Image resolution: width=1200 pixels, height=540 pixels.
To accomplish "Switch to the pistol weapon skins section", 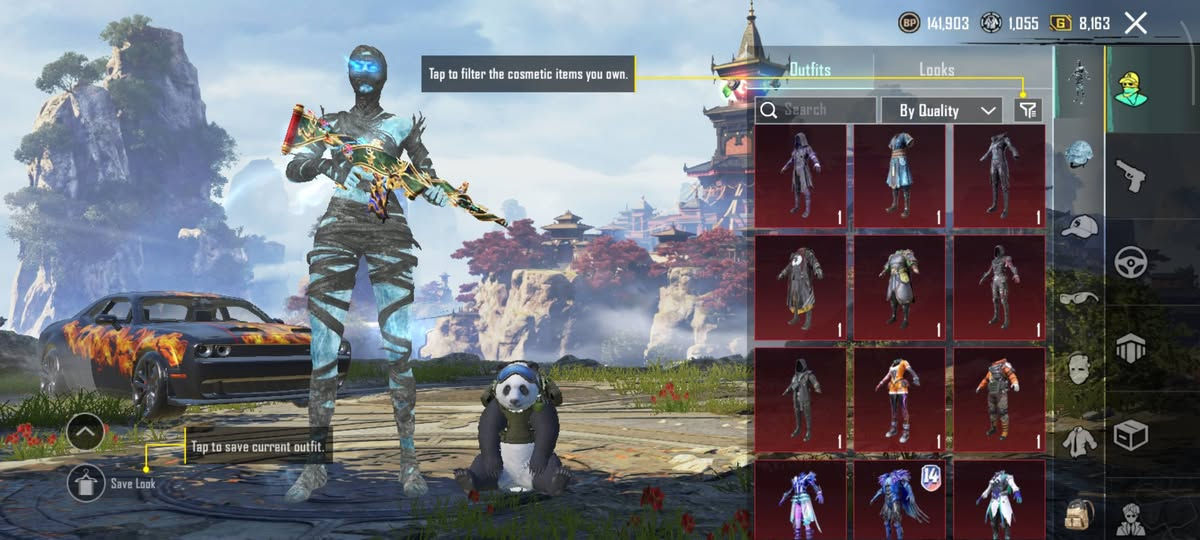I will coord(1131,174).
